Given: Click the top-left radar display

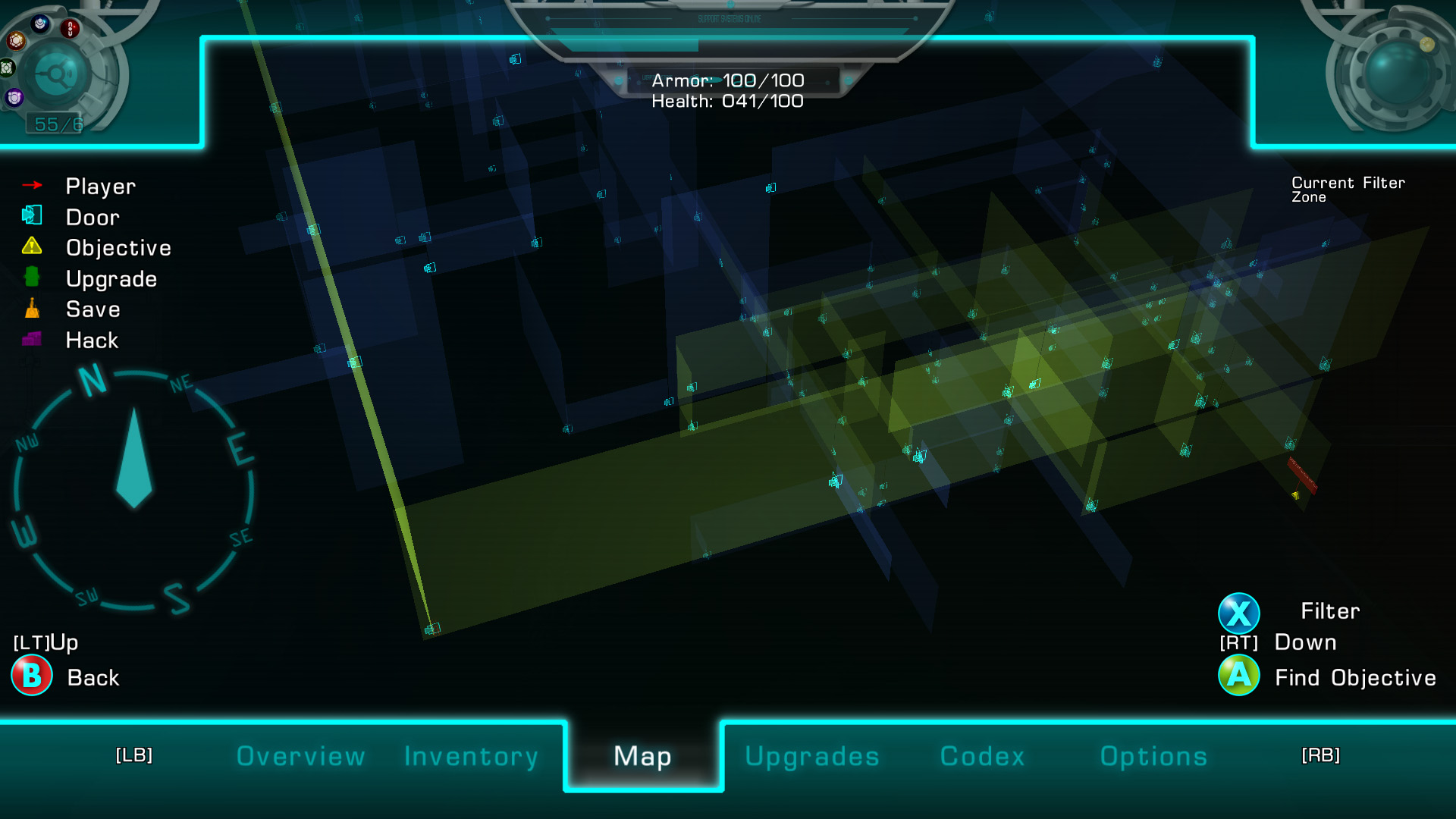Looking at the screenshot, I should tap(55, 74).
